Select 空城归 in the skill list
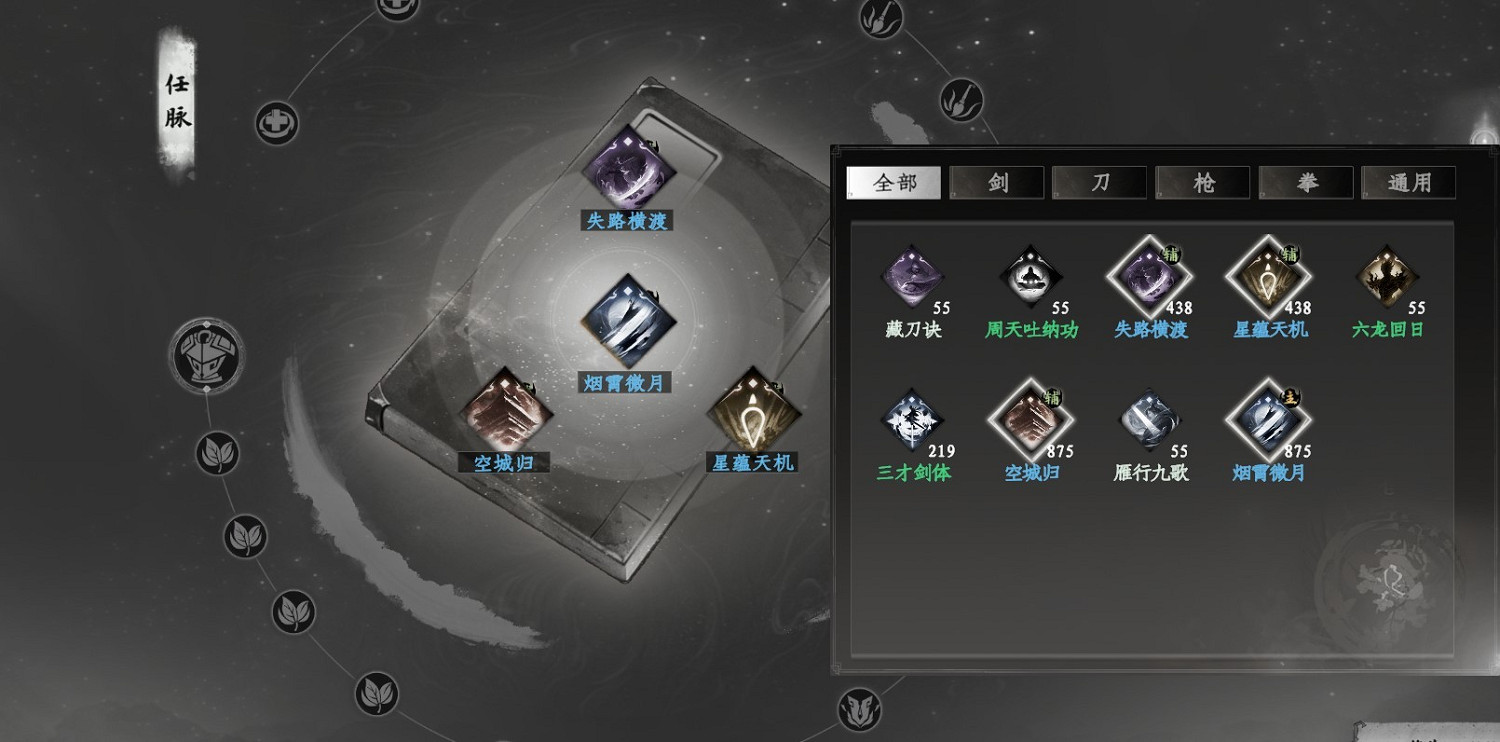The height and width of the screenshot is (742, 1500). tap(1031, 421)
